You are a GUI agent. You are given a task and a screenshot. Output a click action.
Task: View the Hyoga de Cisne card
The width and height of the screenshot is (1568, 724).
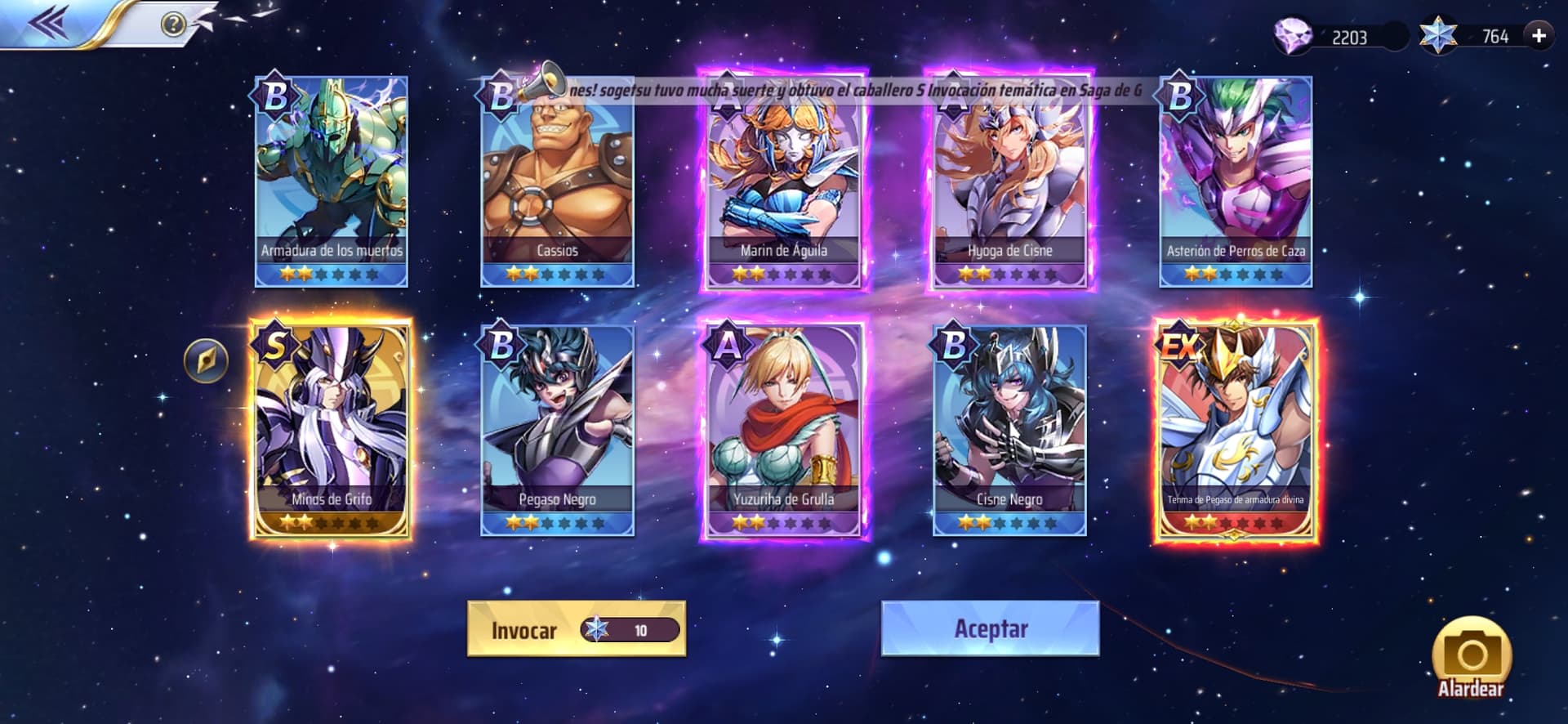point(1009,181)
